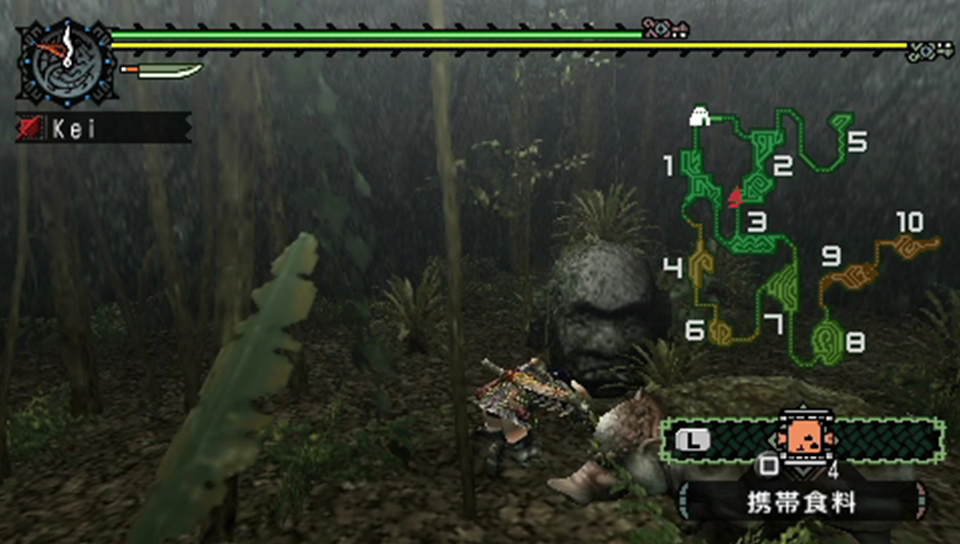Viewport: 960px width, 544px height.
Task: Click the weapon sharpness blade indicator
Action: point(163,72)
